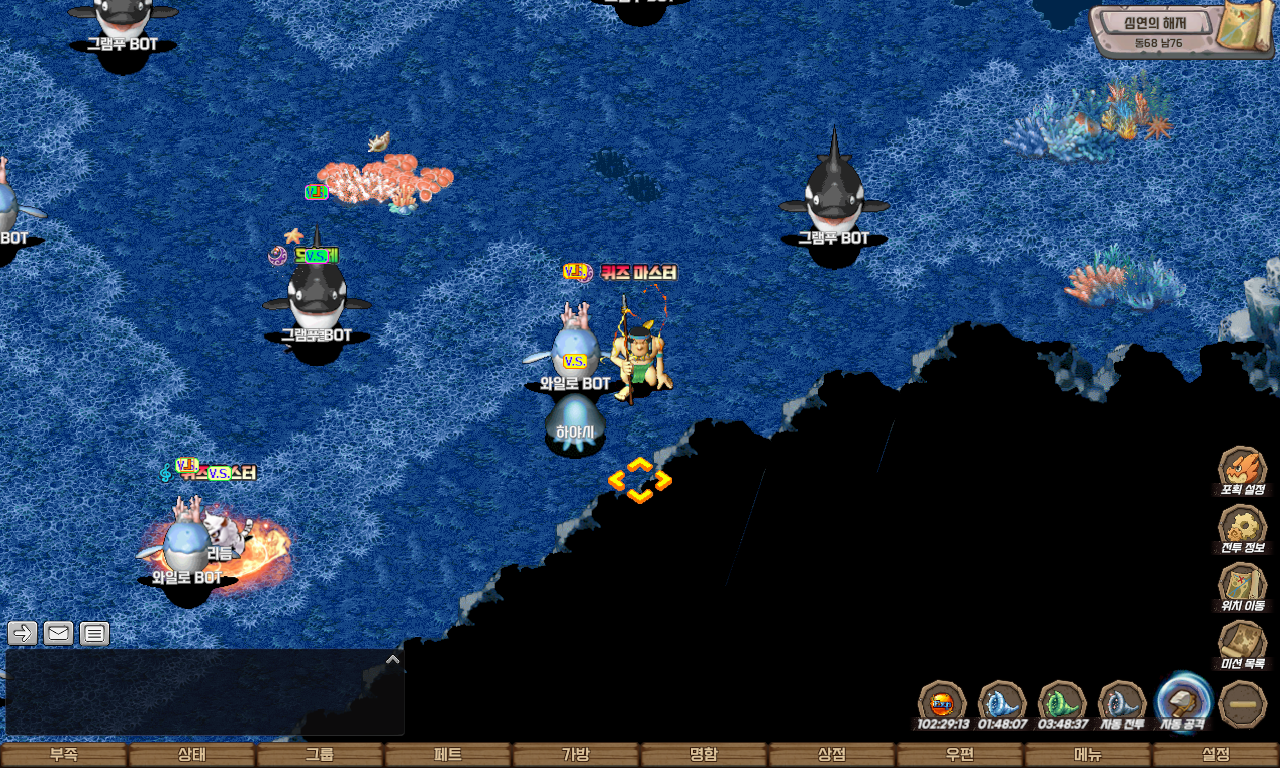The height and width of the screenshot is (768, 1280).
Task: Open 포획 설정 capture settings icon
Action: [1243, 469]
